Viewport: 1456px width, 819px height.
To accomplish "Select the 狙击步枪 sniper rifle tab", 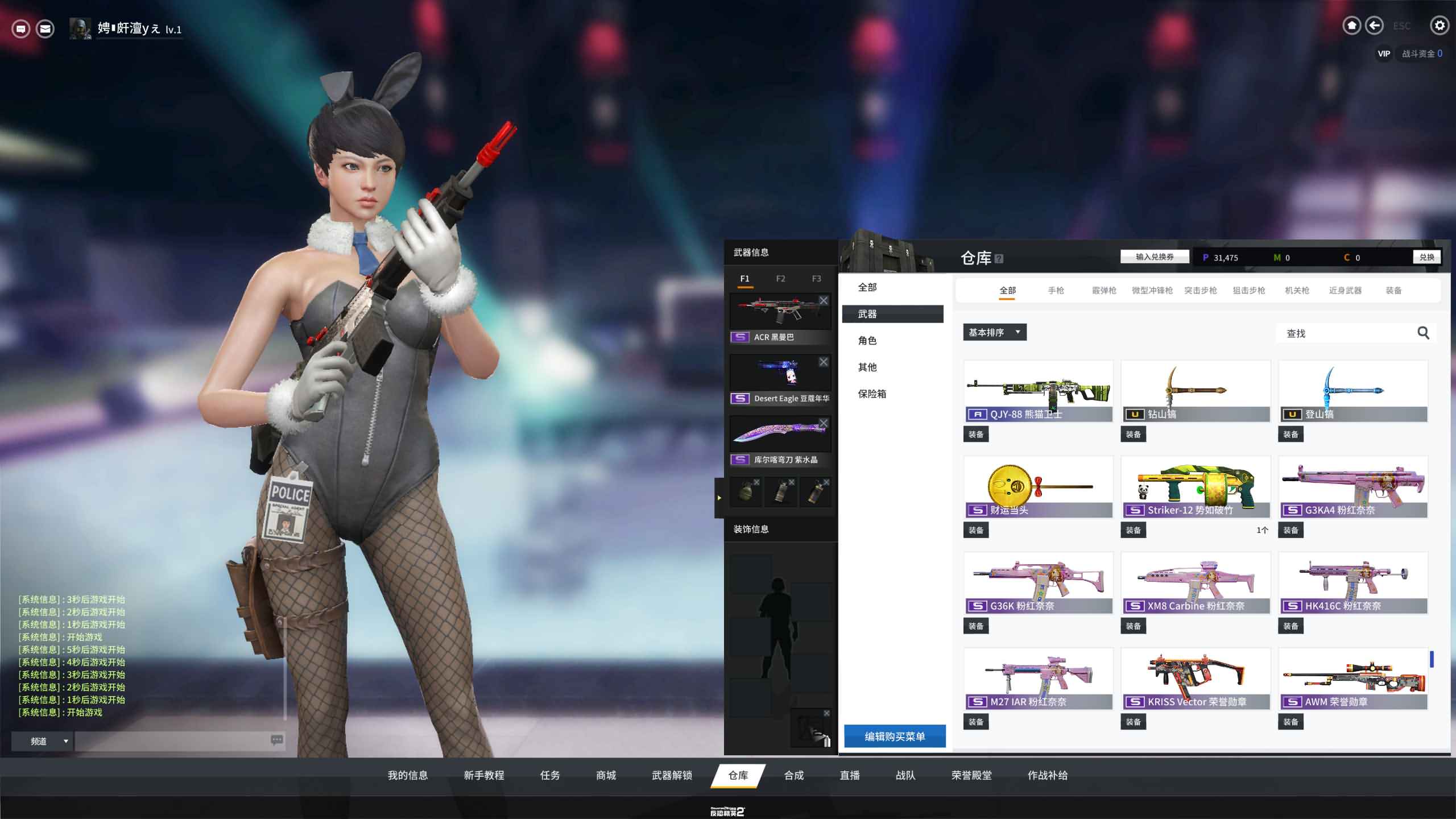I will click(1248, 291).
